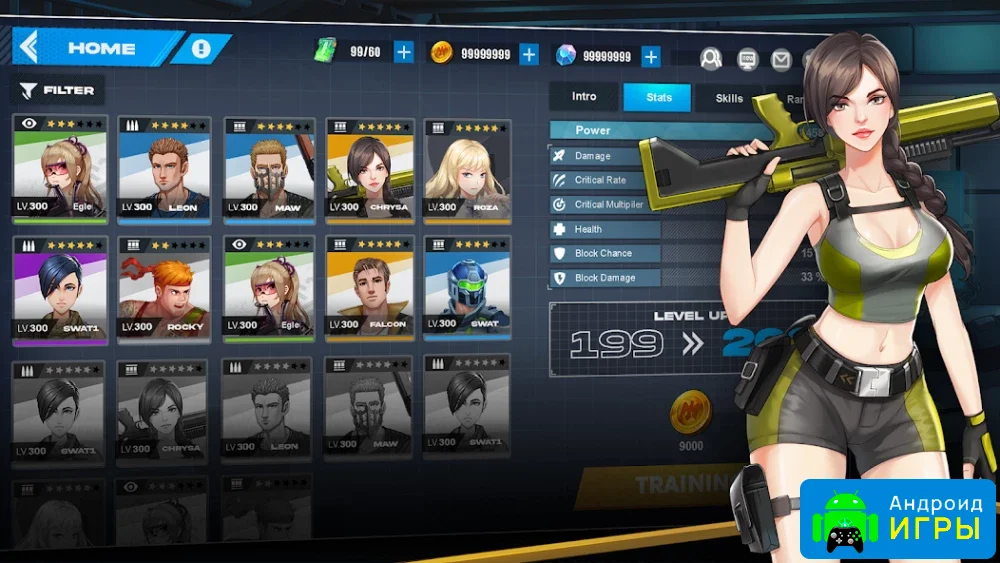Screen dimensions: 1000x563
Task: Open the FILTER options
Action: [58, 91]
